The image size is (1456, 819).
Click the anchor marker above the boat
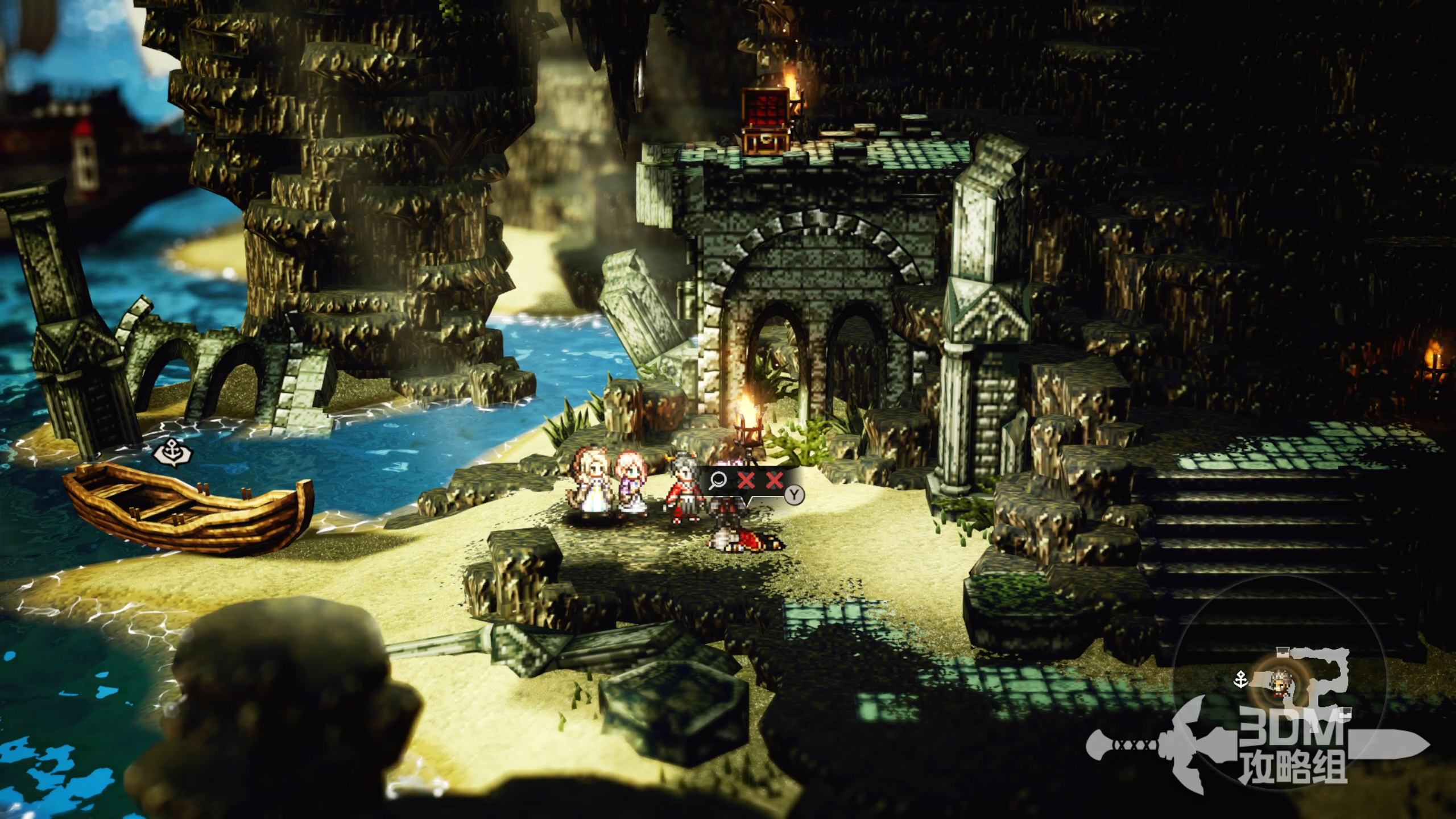[x=173, y=452]
